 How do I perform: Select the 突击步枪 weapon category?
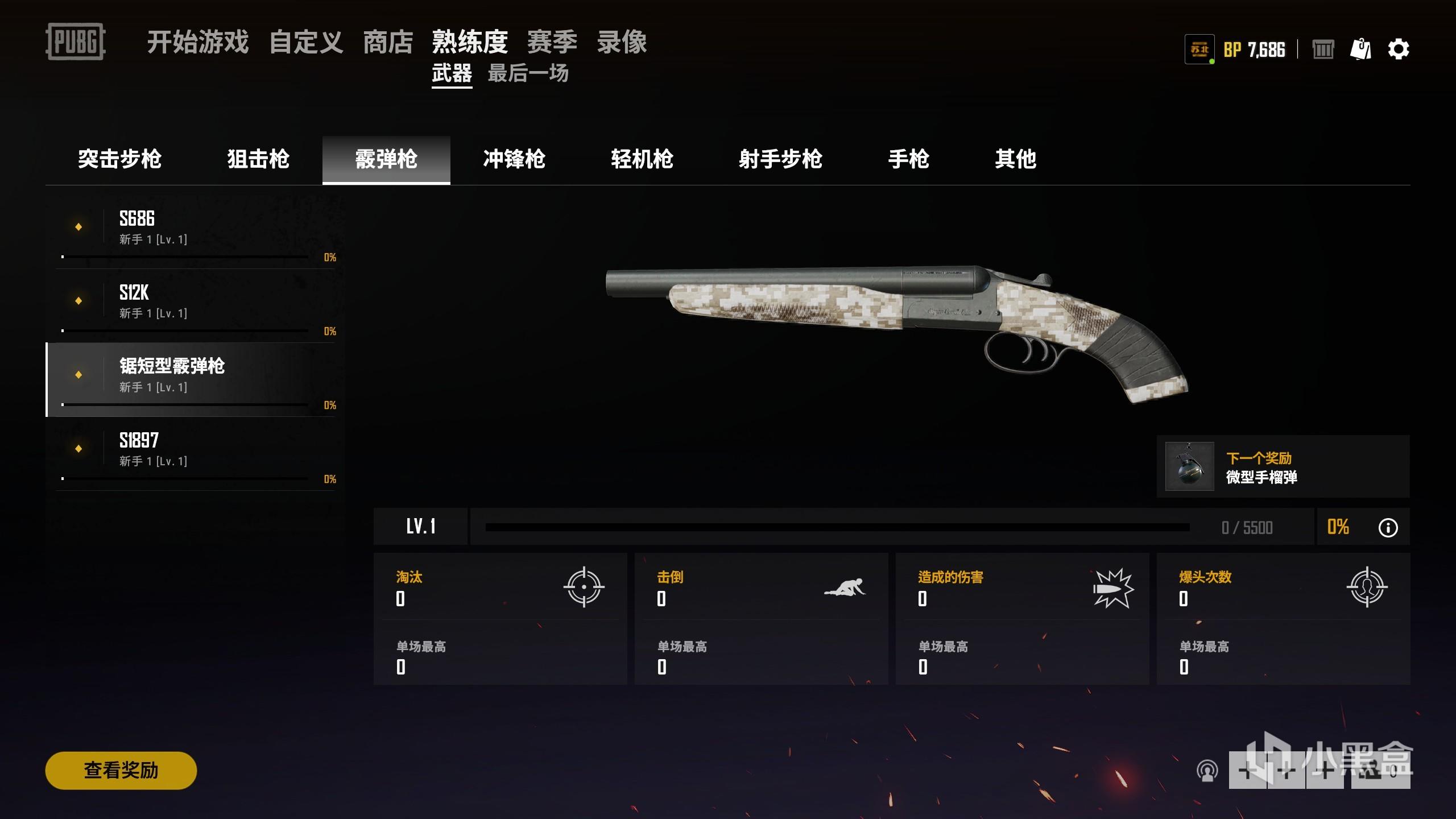119,159
